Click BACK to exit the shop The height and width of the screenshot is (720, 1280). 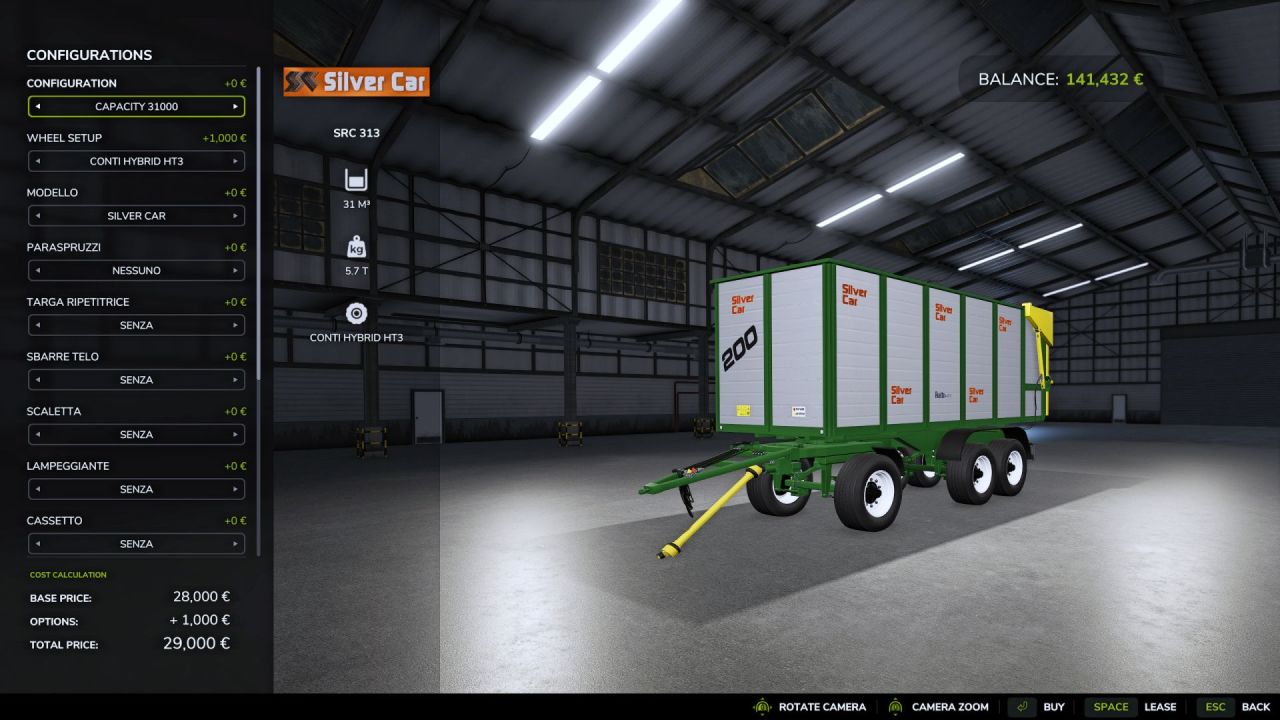(x=1255, y=706)
